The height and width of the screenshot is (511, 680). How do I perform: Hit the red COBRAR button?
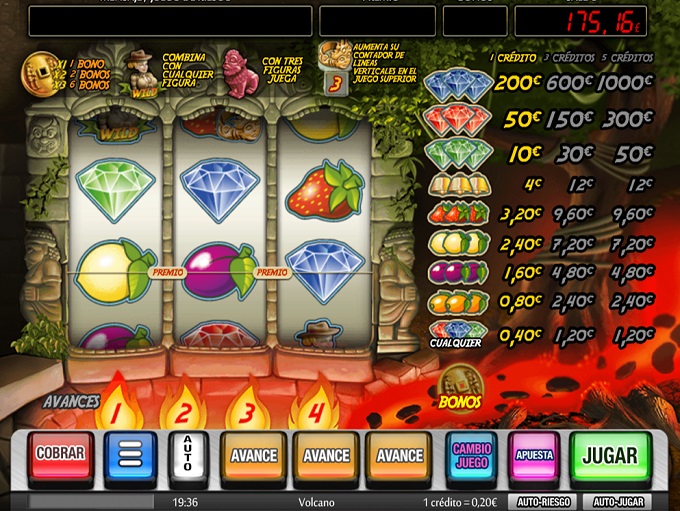click(x=61, y=456)
